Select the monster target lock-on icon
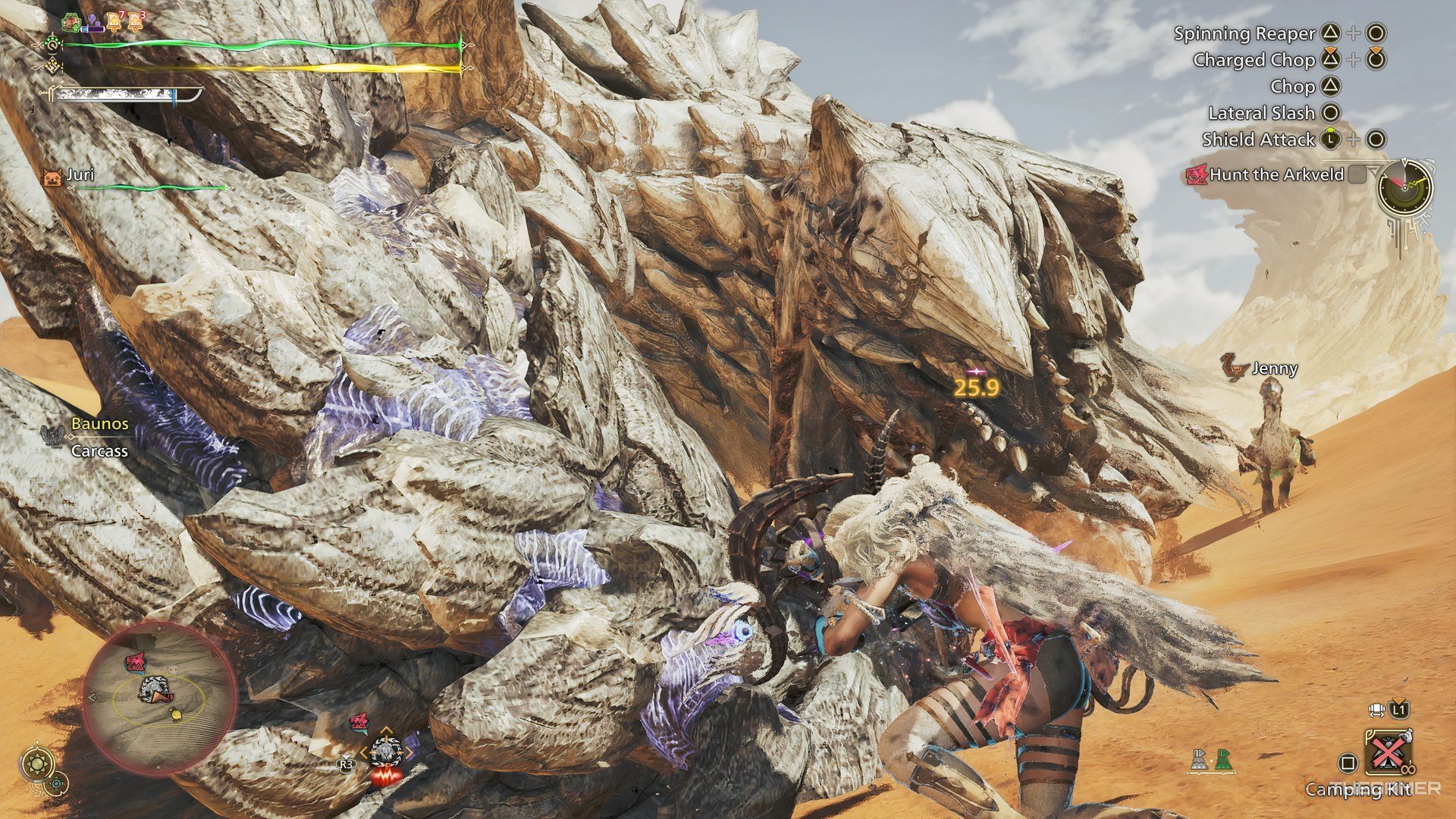 coord(386,752)
